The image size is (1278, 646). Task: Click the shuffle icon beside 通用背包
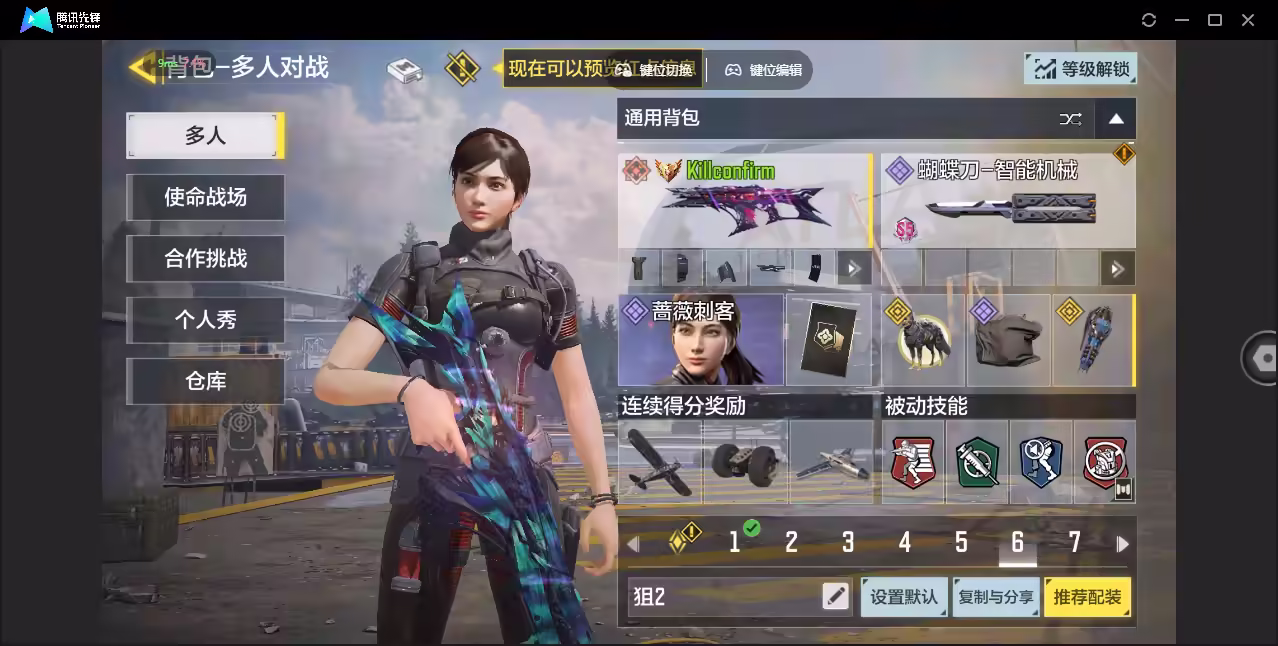tap(1070, 119)
